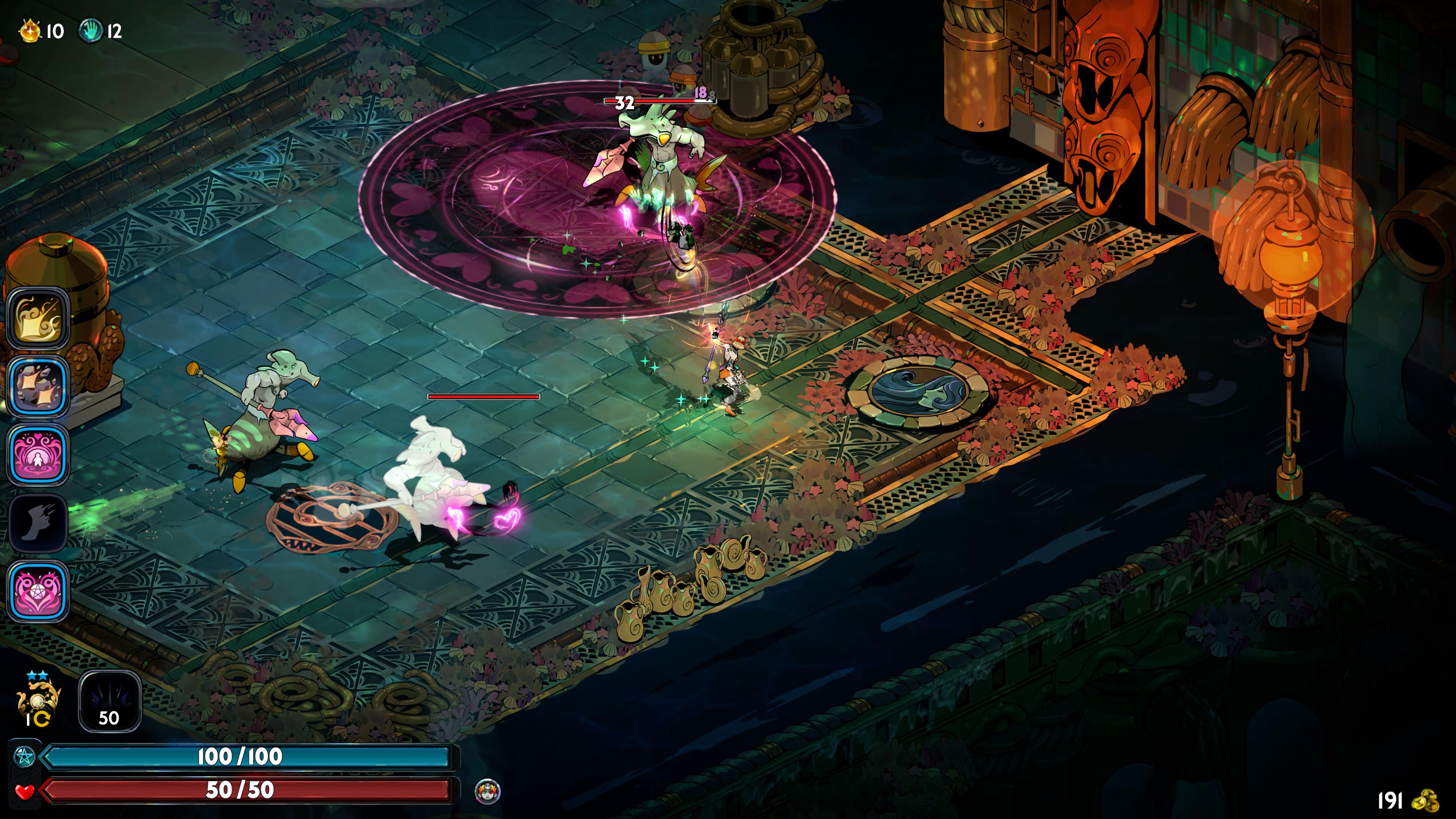Click the round portrait icon beside health bar
Image resolution: width=1456 pixels, height=819 pixels.
point(487,791)
